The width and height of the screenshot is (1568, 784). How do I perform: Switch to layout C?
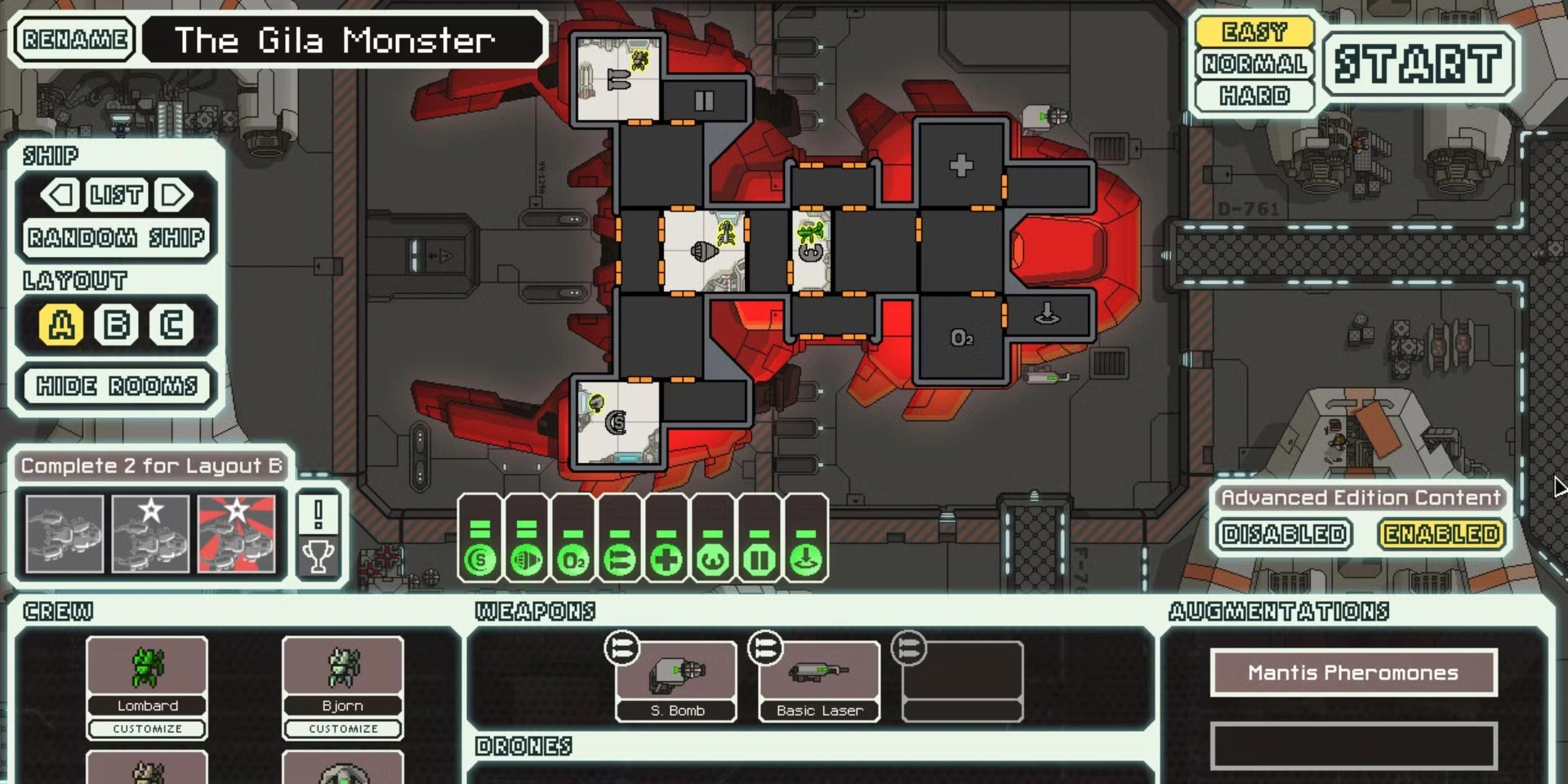tap(171, 325)
